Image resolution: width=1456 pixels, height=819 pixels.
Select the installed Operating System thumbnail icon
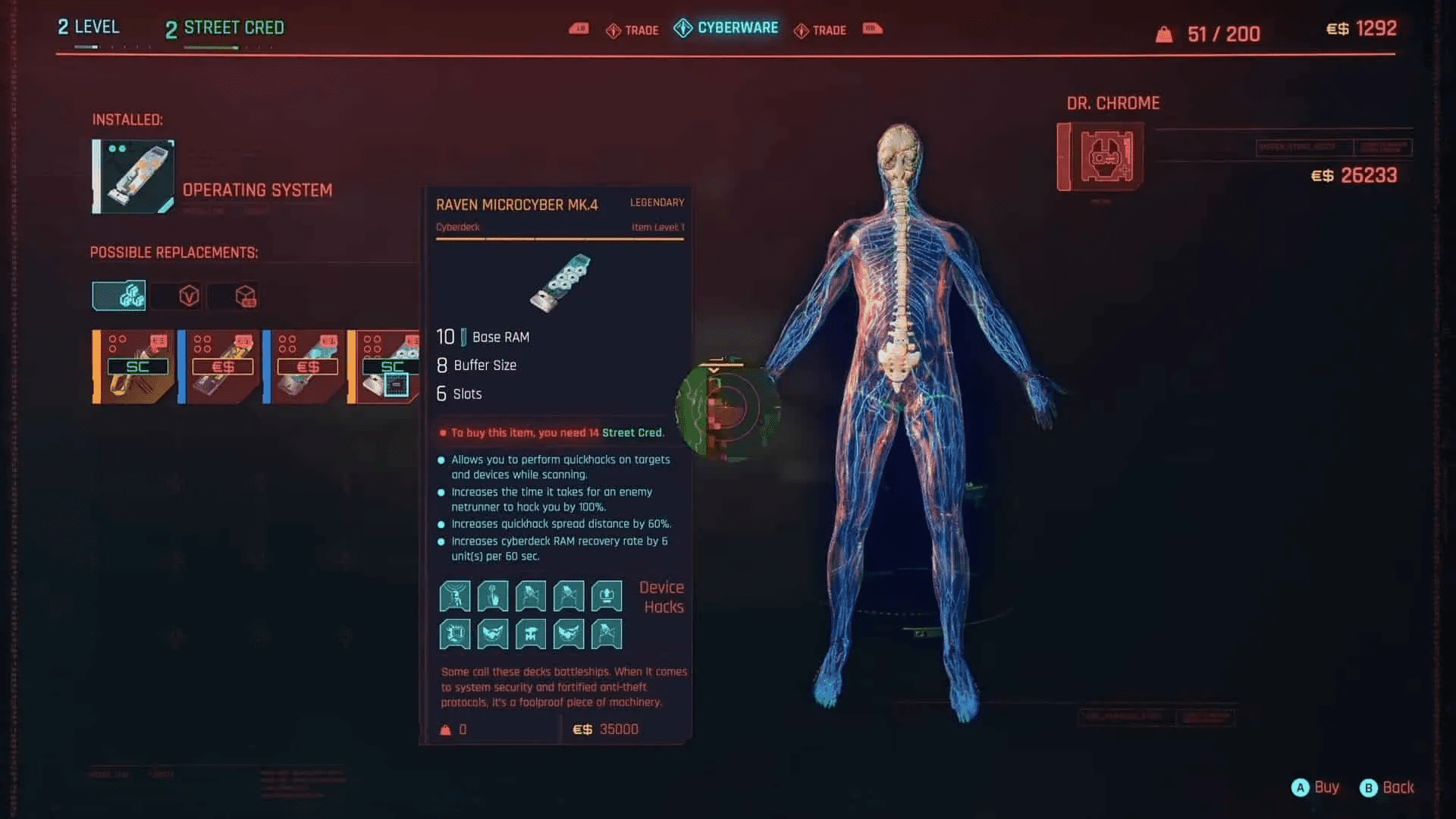[x=132, y=176]
